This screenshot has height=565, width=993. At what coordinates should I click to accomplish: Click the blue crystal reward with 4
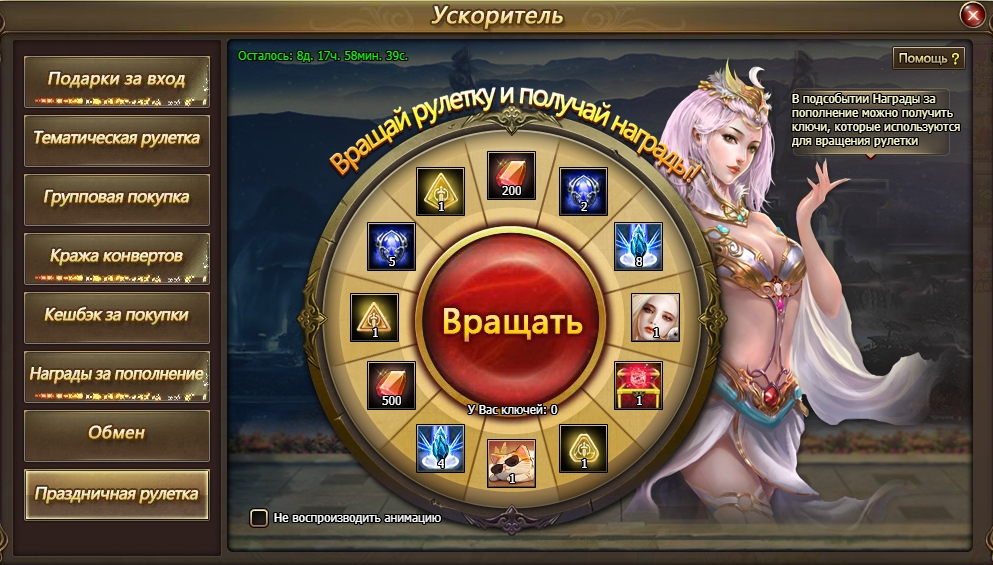click(441, 449)
